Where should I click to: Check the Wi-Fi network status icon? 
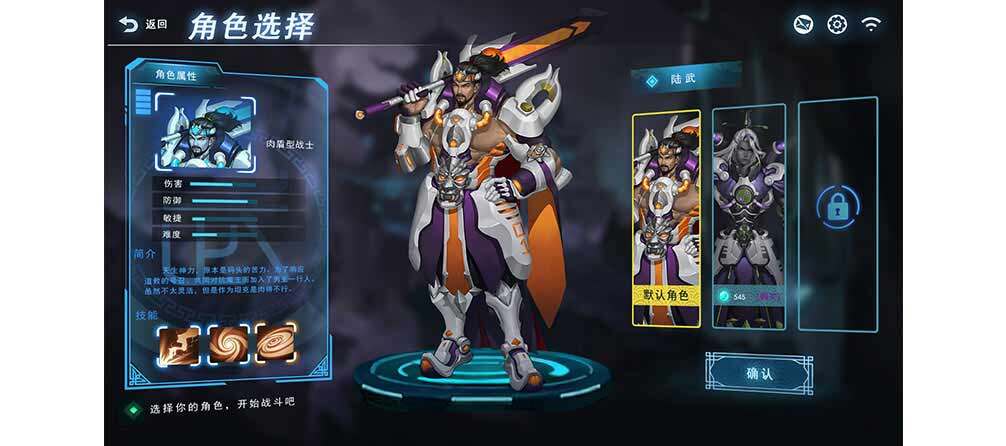(x=871, y=24)
